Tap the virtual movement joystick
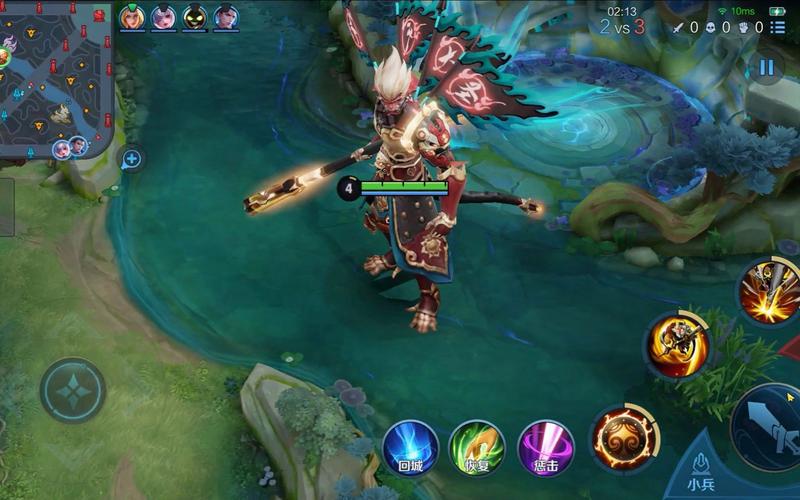The image size is (800, 500). [x=73, y=390]
